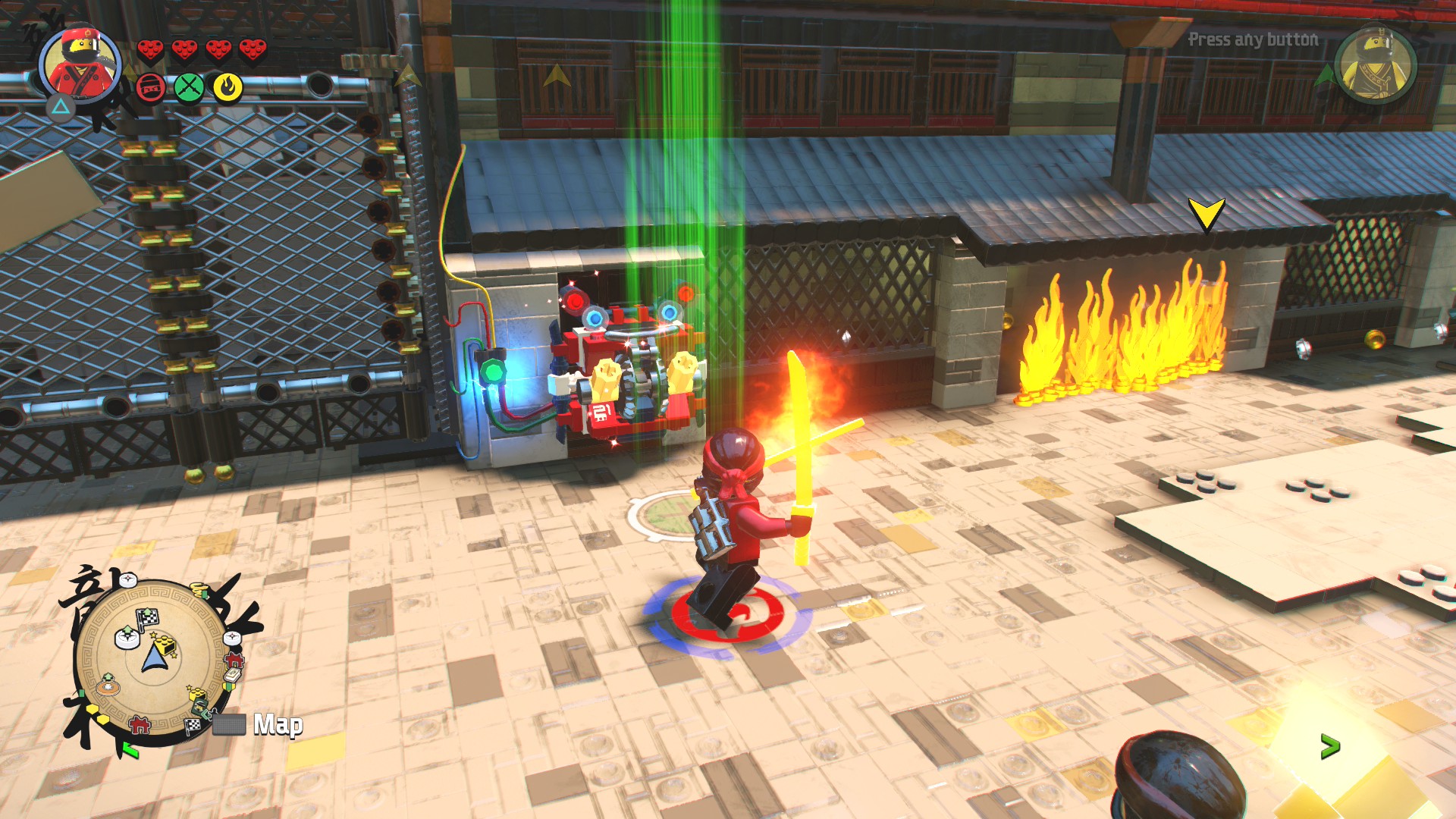Image resolution: width=1456 pixels, height=819 pixels.
Task: Activate the yellow flame ability icon
Action: pyautogui.click(x=227, y=88)
